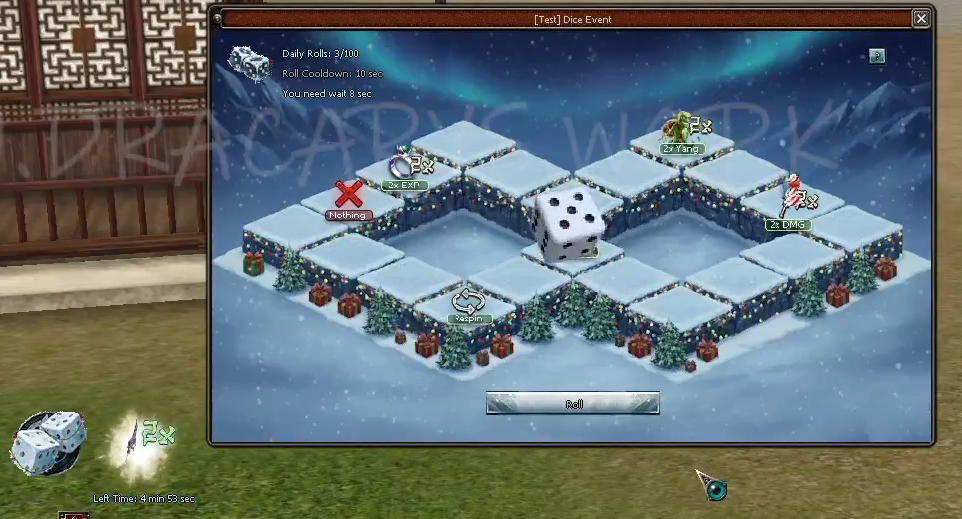Open the question mark help button

877,56
